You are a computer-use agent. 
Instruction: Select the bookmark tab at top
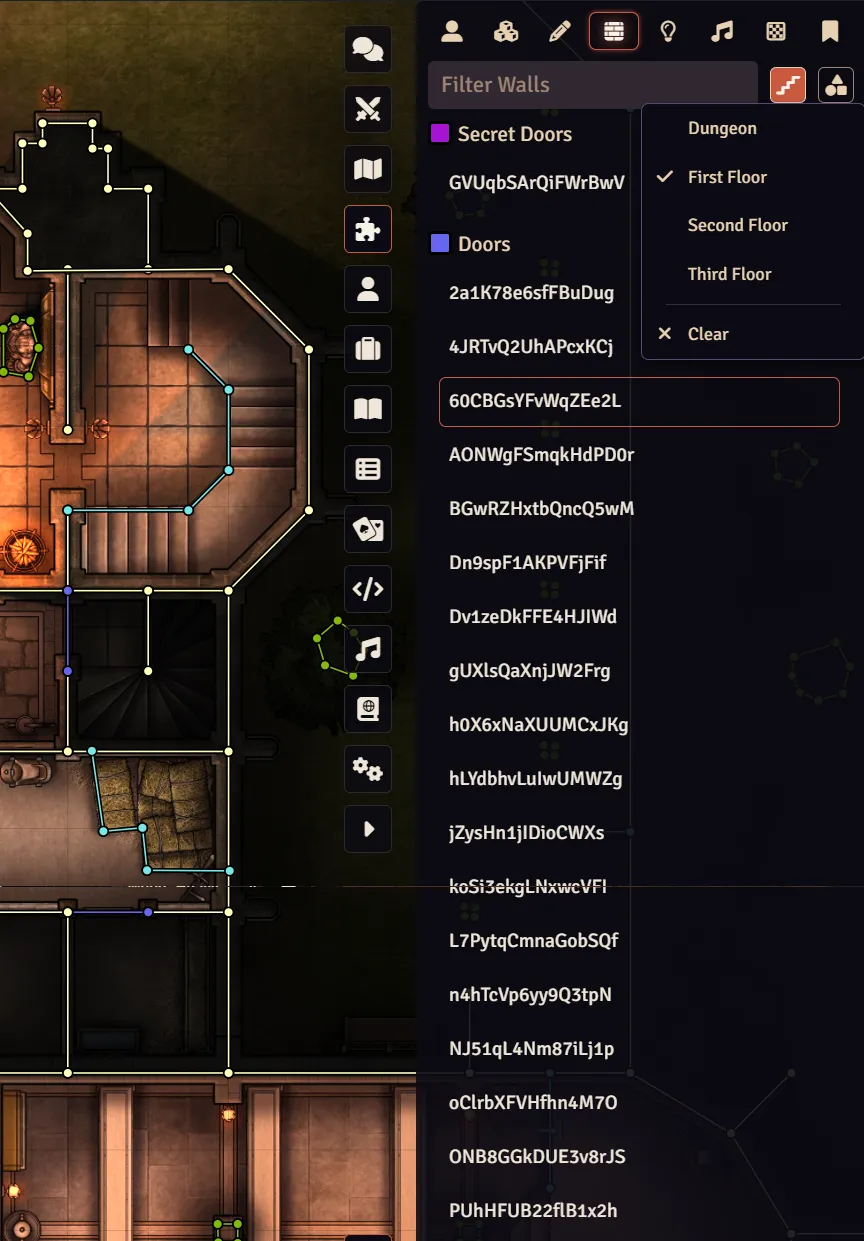click(830, 31)
